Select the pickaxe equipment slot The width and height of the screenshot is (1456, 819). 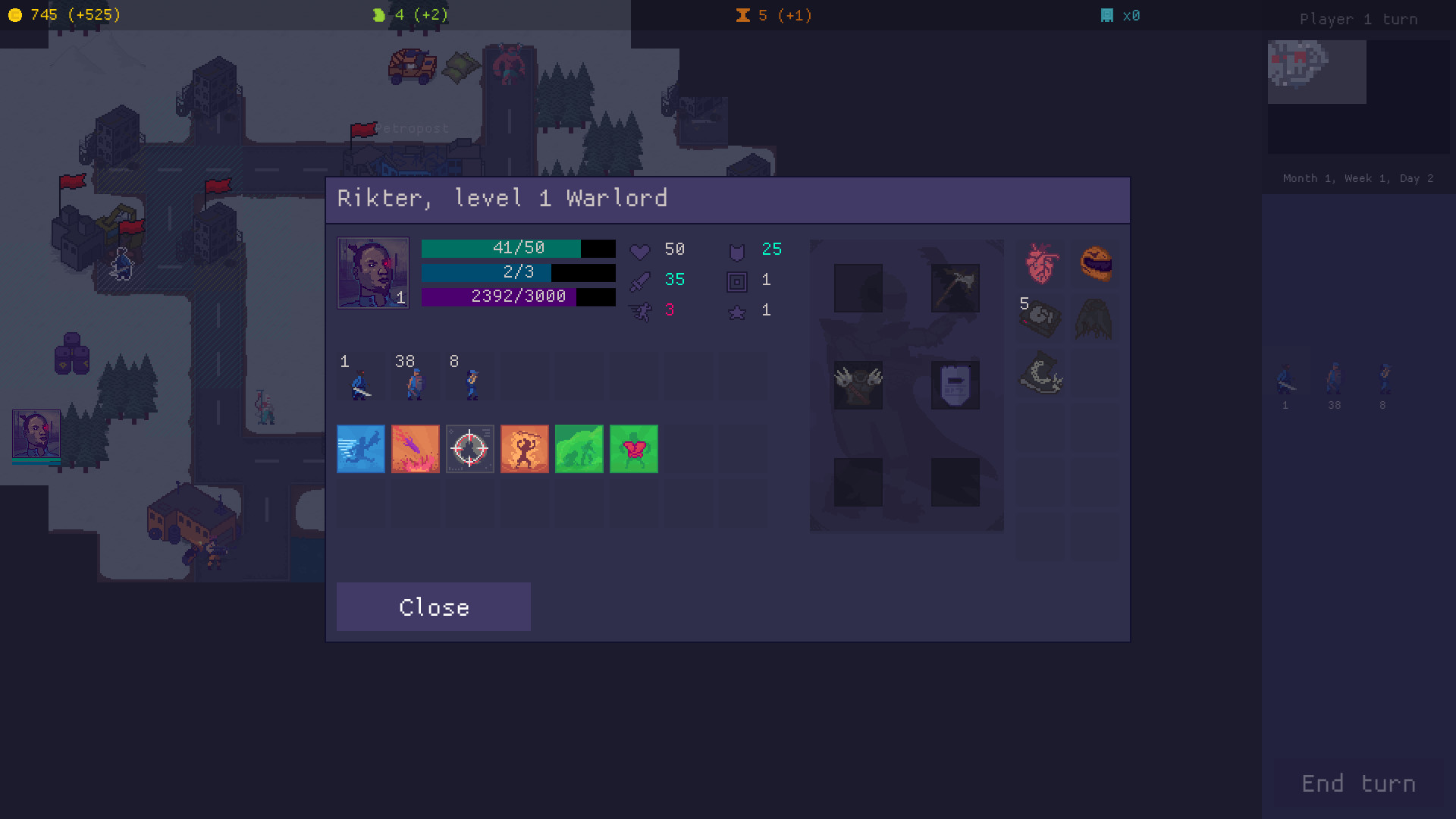(x=954, y=287)
